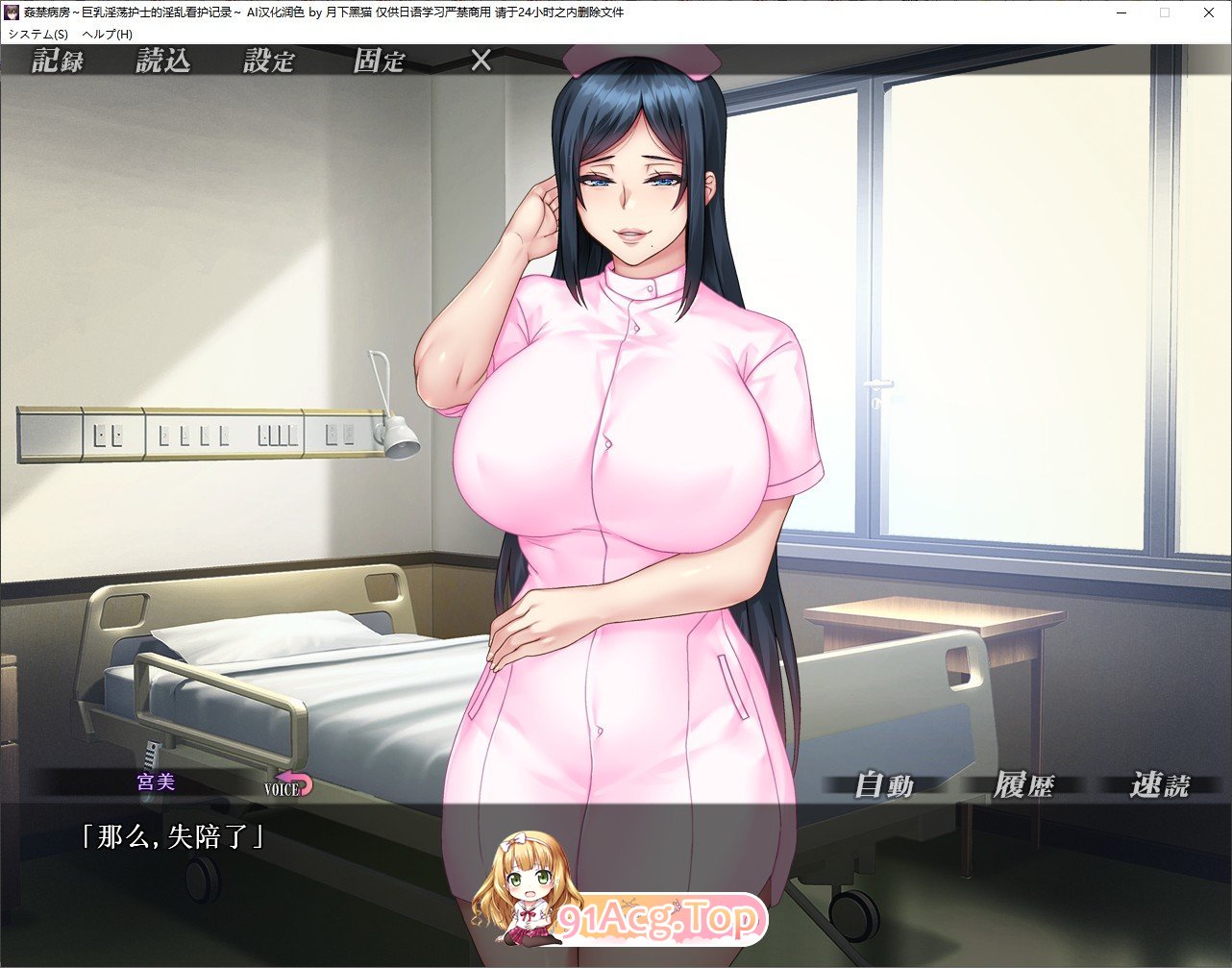Minimize the game window

(x=1120, y=12)
